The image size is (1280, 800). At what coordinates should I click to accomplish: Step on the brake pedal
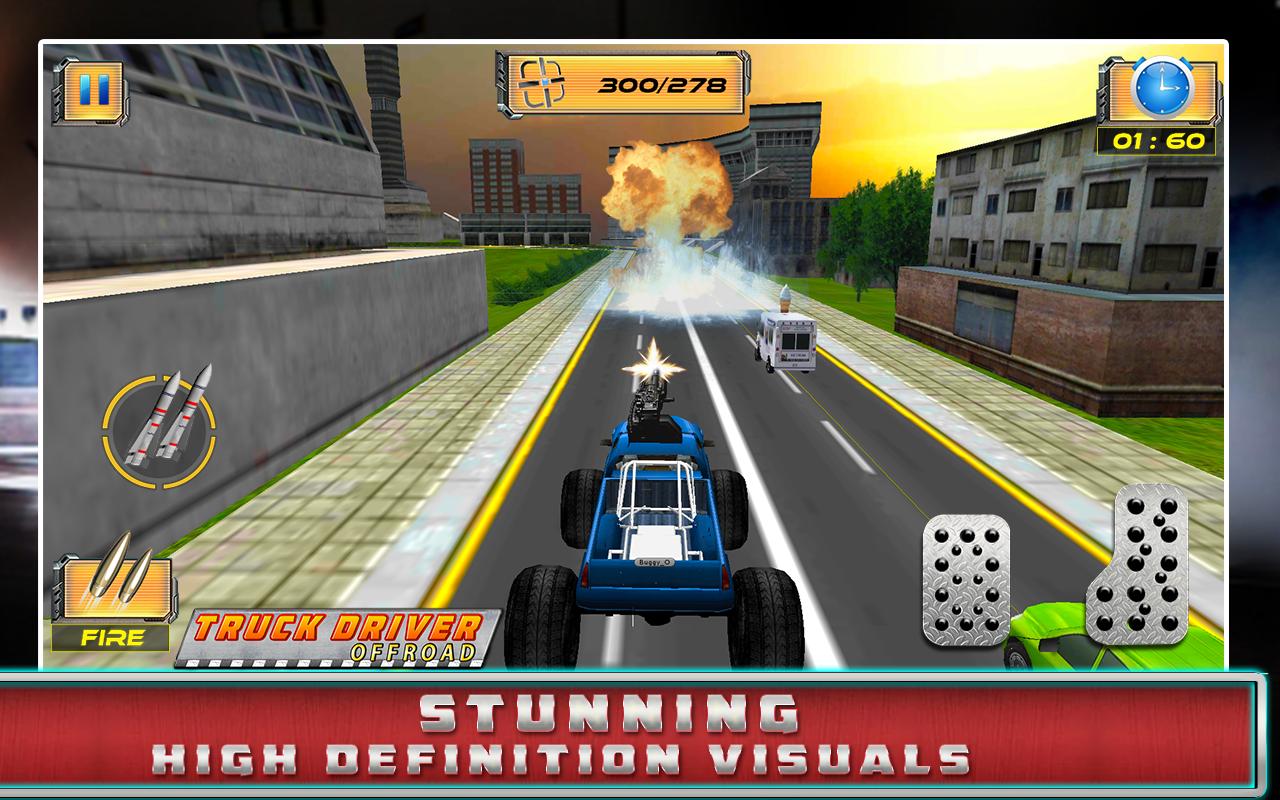pyautogui.click(x=964, y=579)
